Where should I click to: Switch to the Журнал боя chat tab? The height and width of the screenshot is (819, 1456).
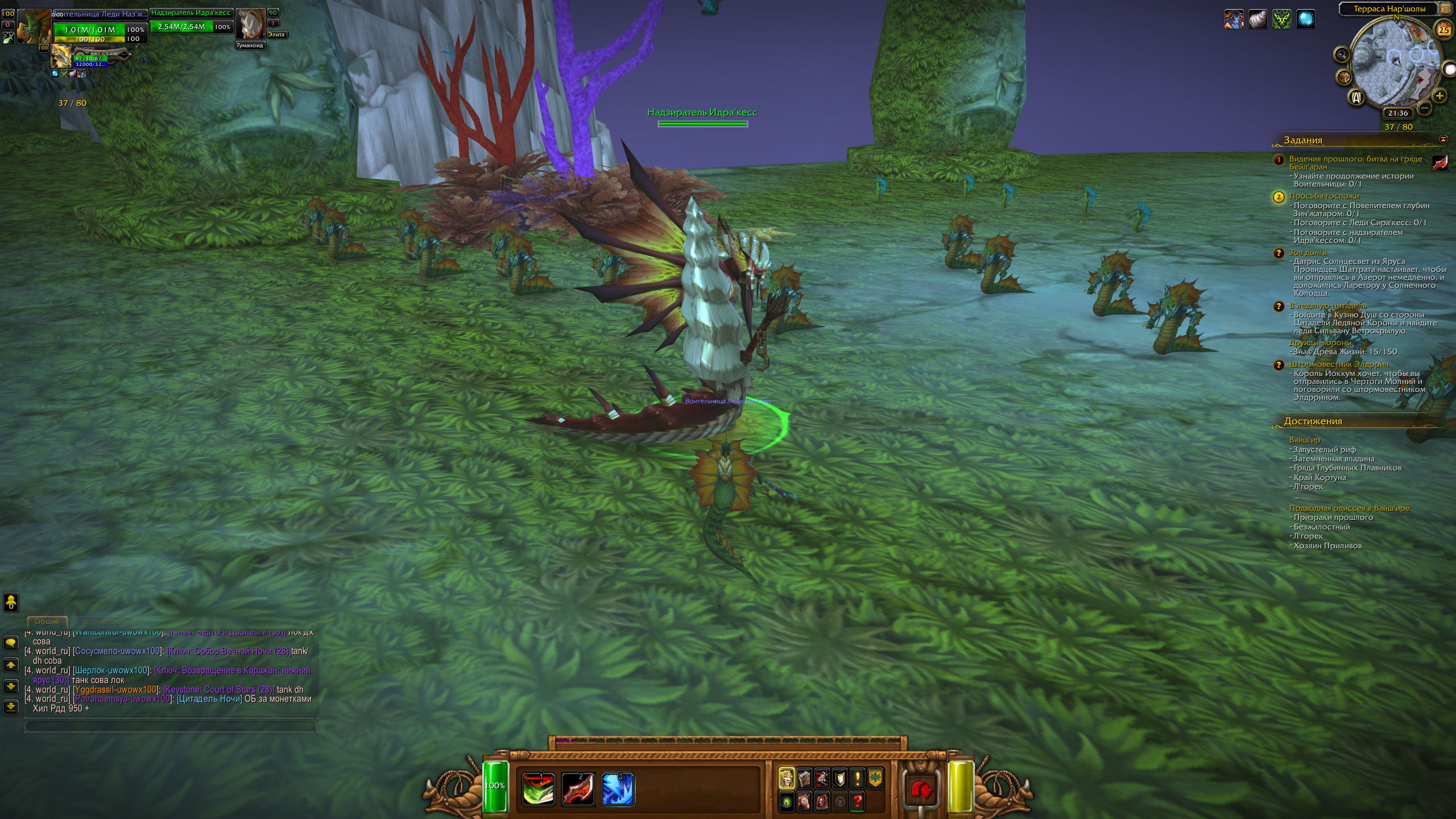coord(102,622)
